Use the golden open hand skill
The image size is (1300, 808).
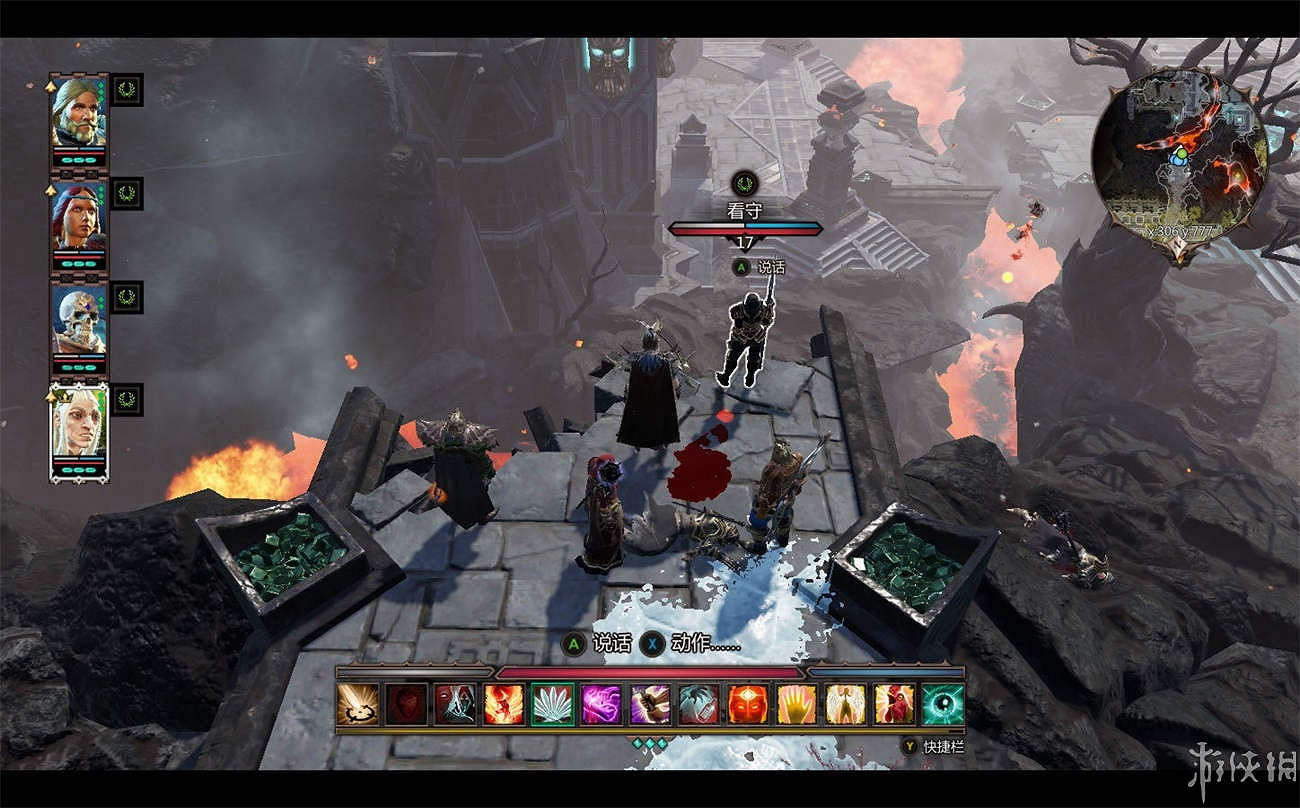click(x=797, y=704)
